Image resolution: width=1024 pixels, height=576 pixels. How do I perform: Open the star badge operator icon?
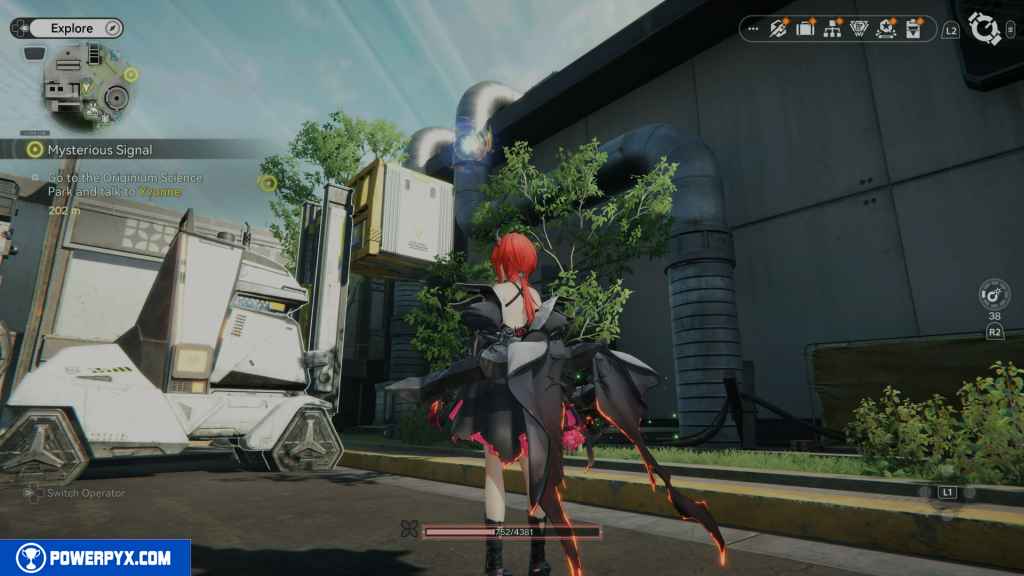click(x=886, y=29)
